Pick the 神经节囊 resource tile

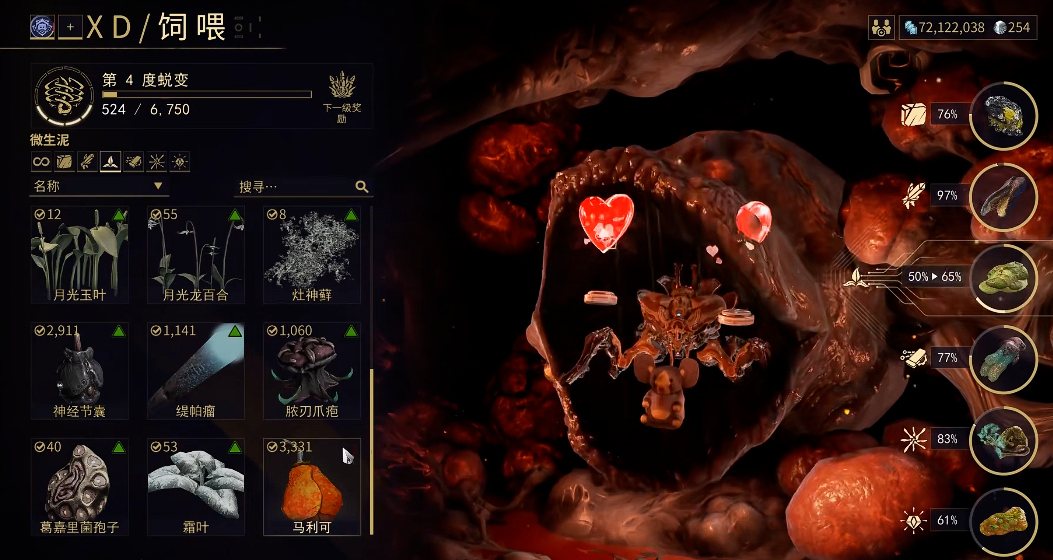(x=79, y=370)
